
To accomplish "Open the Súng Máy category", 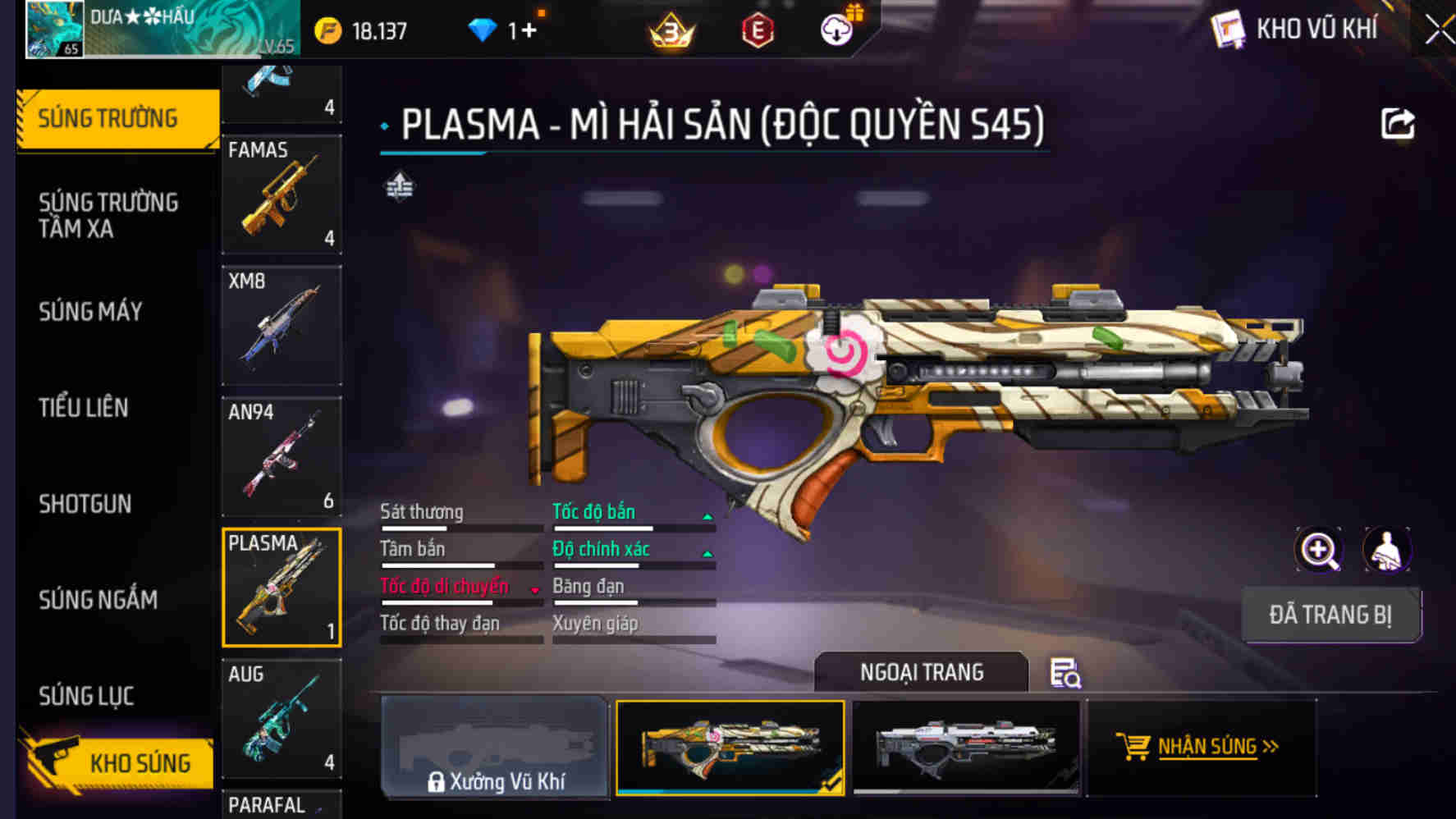I will (x=90, y=312).
